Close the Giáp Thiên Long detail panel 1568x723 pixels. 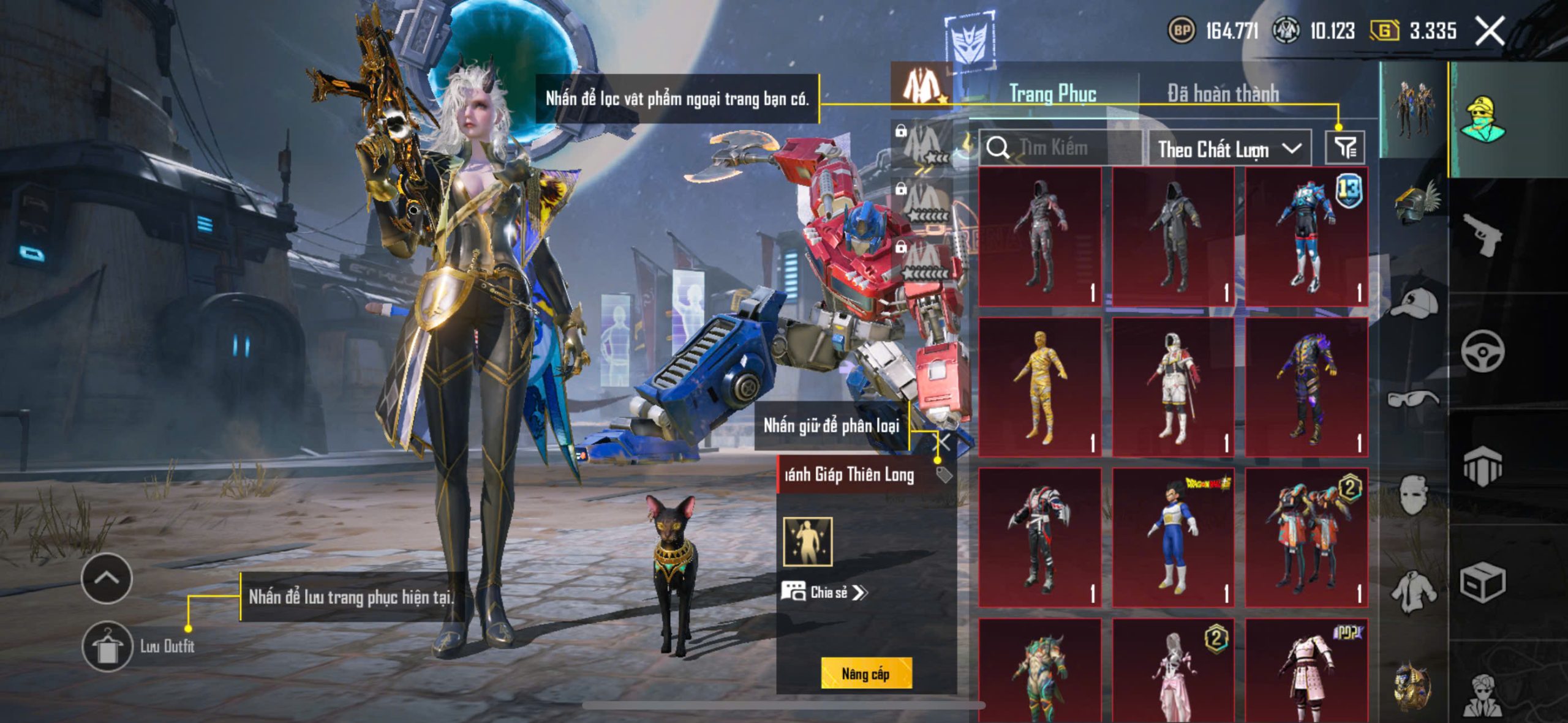(x=944, y=442)
